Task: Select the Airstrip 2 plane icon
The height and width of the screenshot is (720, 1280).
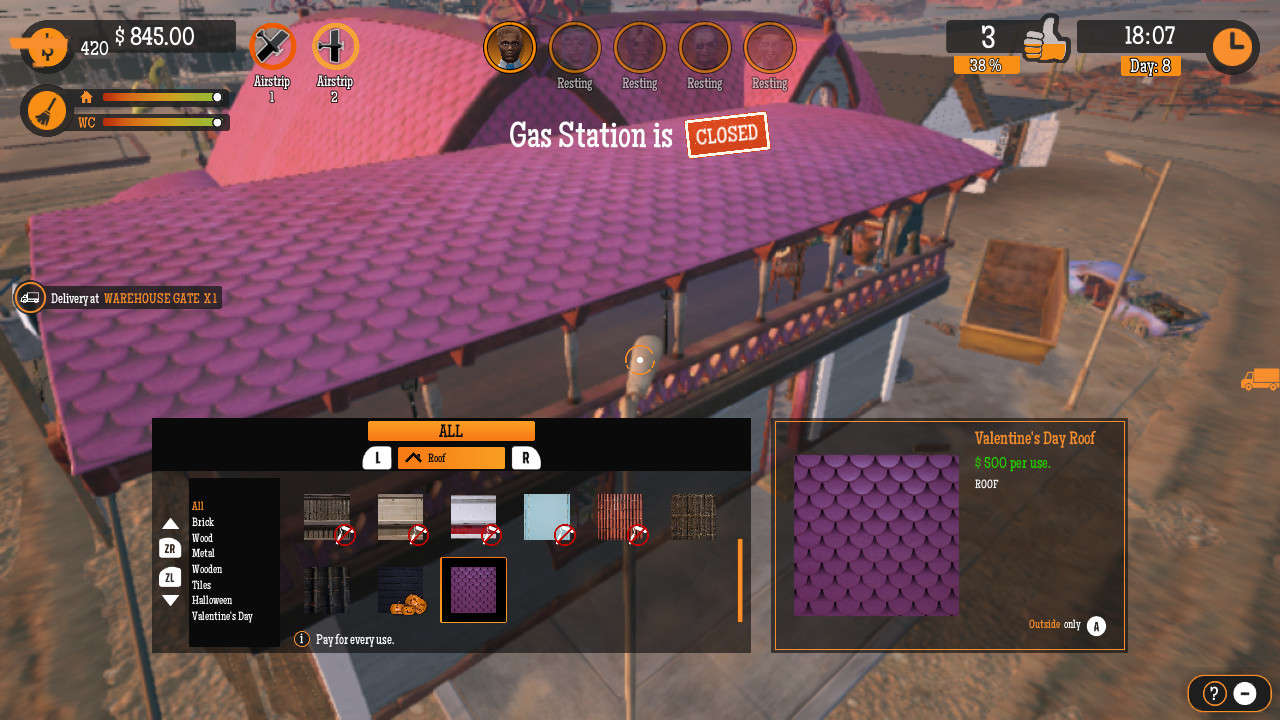Action: [335, 47]
